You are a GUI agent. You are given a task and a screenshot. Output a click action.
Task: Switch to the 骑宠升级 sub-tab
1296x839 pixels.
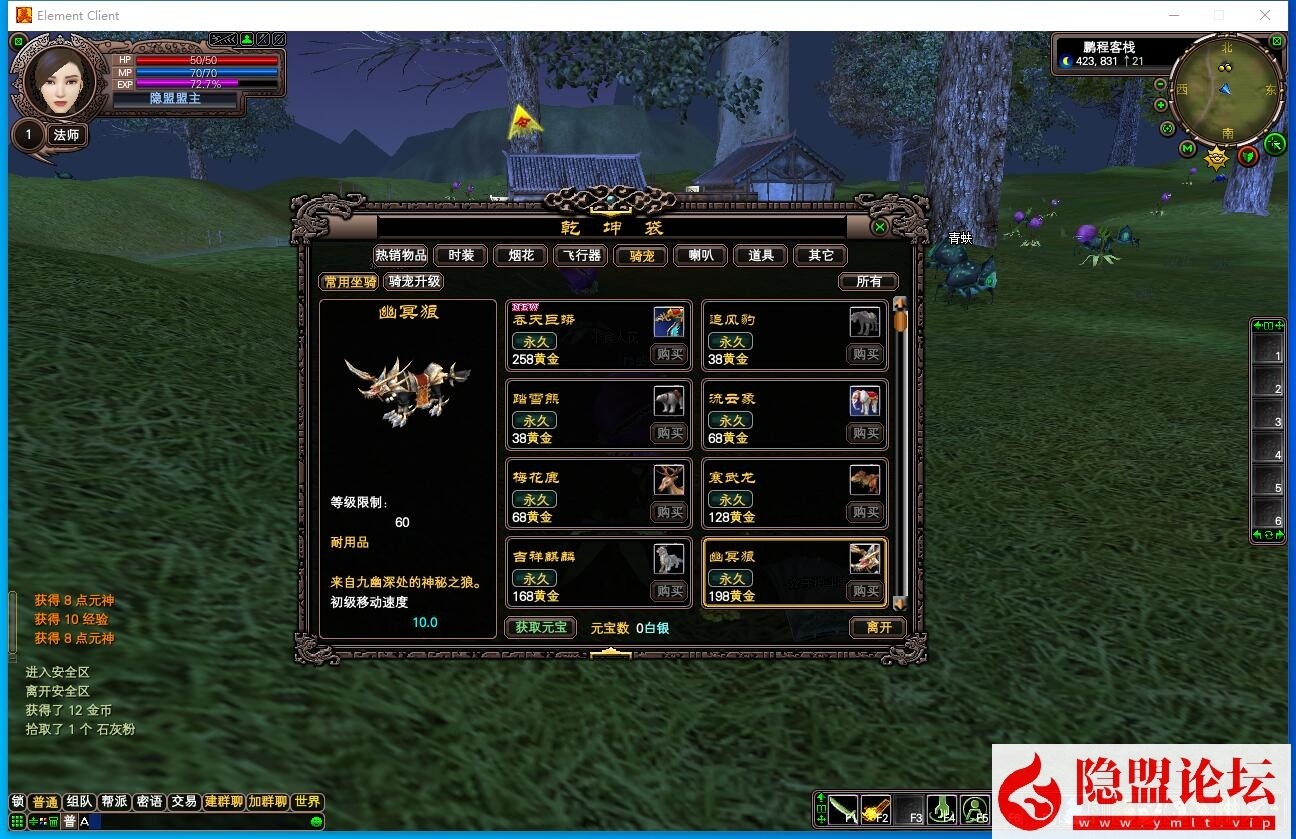click(414, 281)
